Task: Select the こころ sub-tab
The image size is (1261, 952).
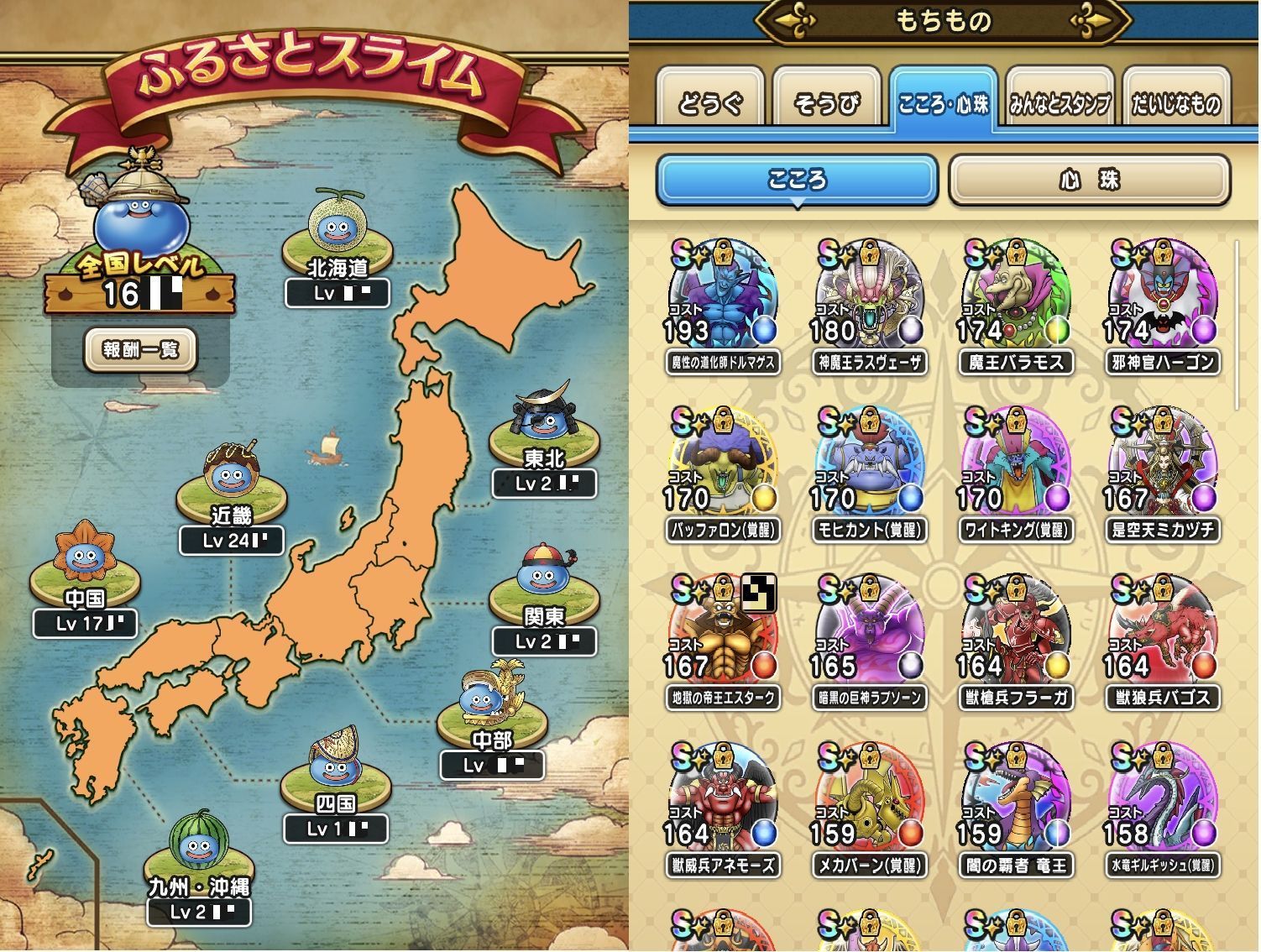Action: point(796,180)
